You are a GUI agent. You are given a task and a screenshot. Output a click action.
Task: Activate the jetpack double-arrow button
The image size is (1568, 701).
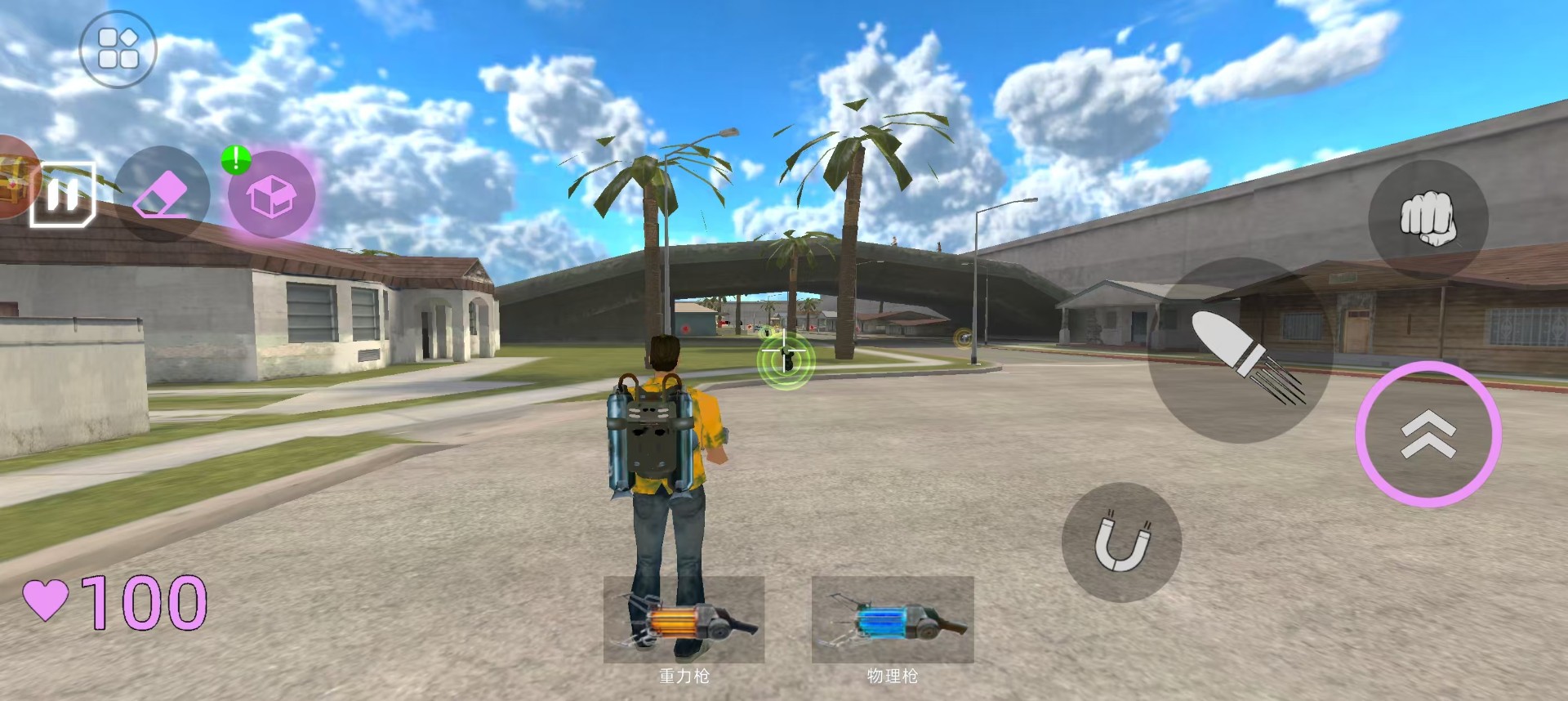[x=1428, y=434]
